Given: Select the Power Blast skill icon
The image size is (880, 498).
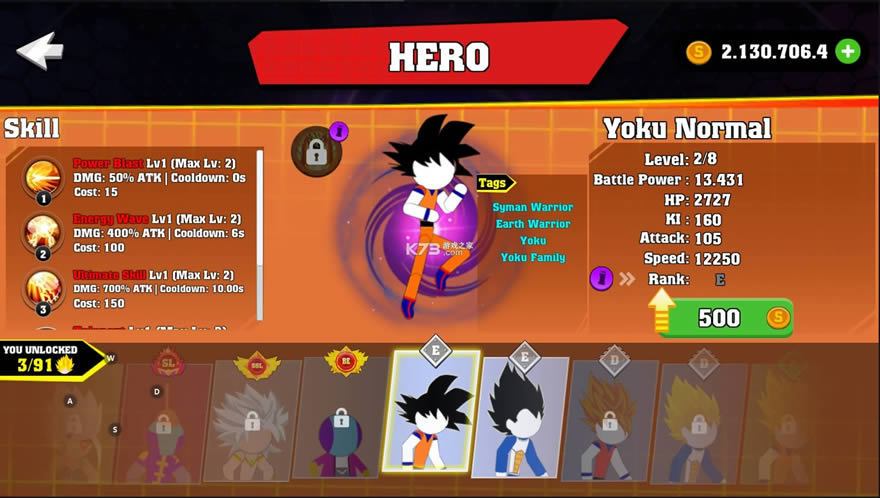Looking at the screenshot, I should pyautogui.click(x=43, y=179).
